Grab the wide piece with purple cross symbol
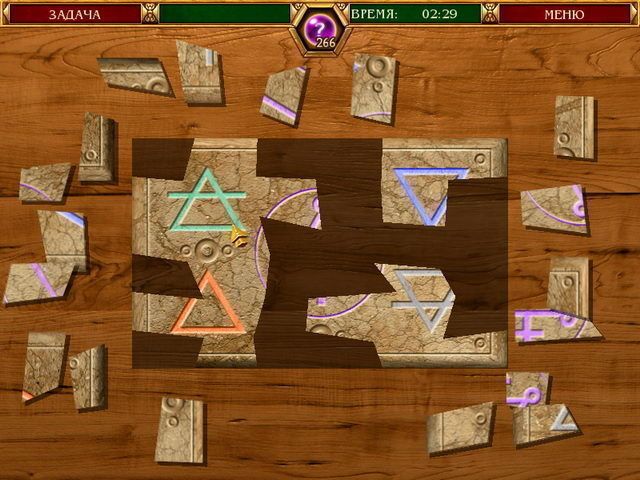The image size is (640, 480). click(553, 324)
